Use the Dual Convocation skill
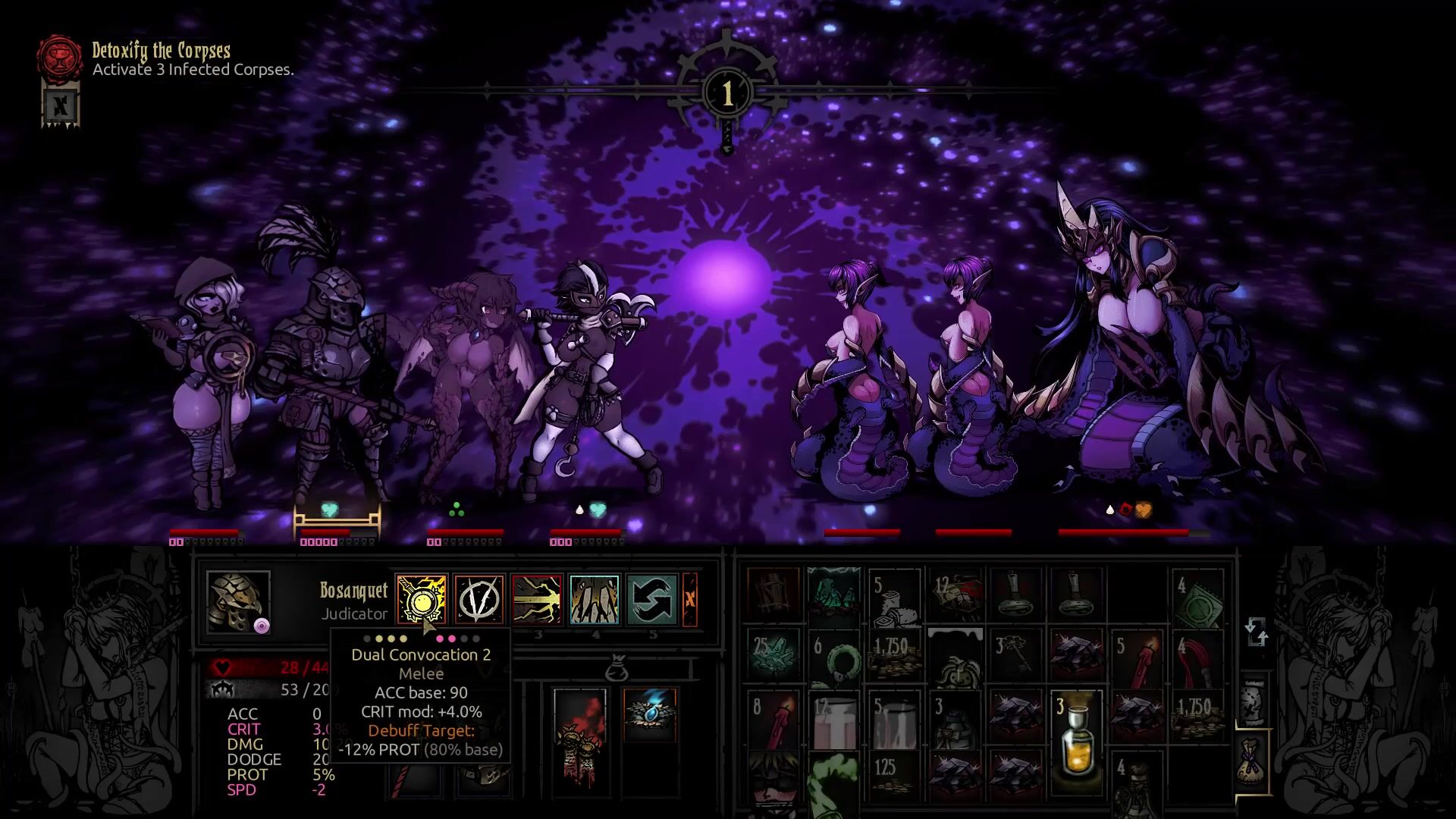 [x=421, y=599]
